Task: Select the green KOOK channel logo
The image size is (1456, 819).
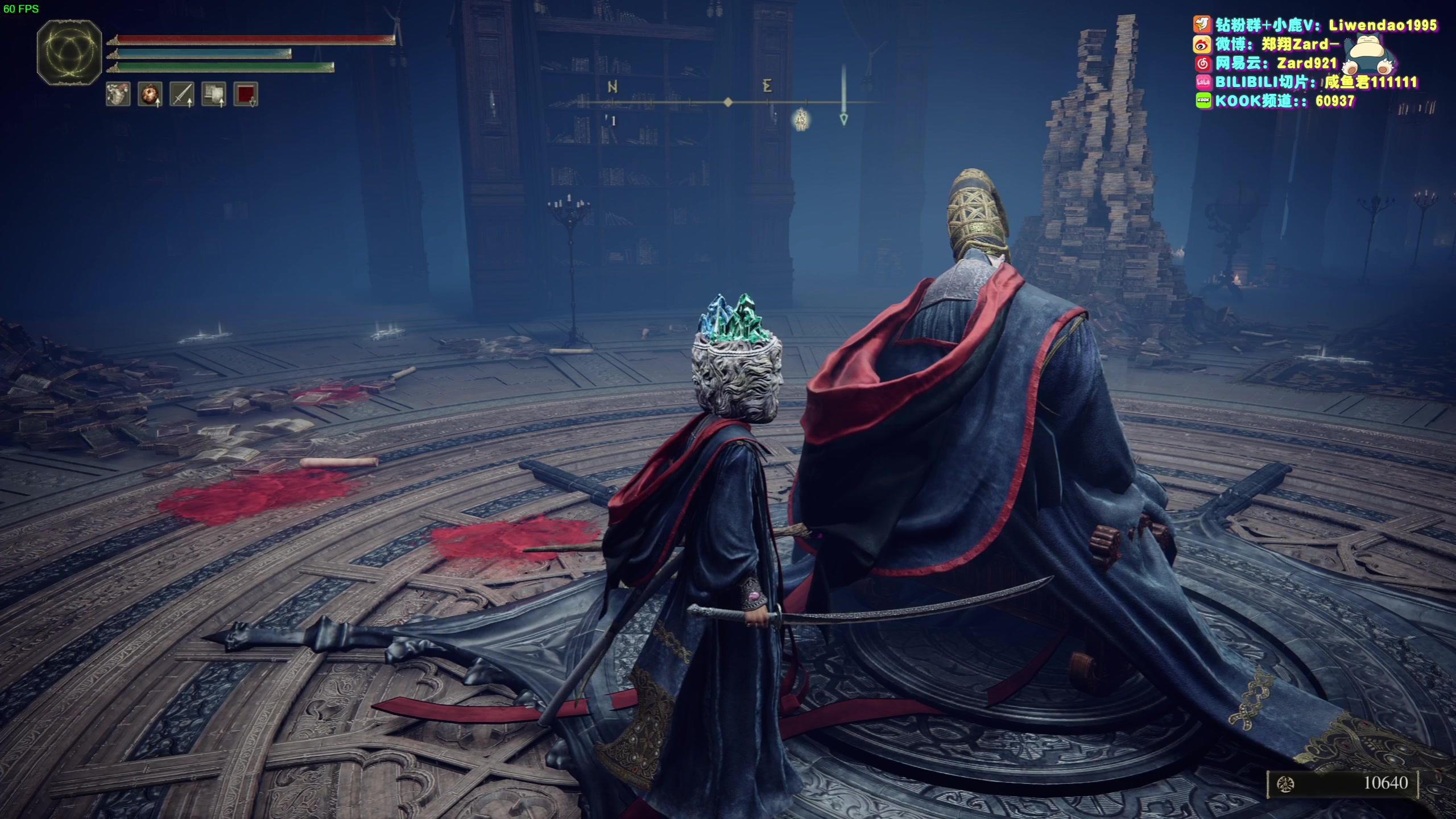Action: (1203, 101)
